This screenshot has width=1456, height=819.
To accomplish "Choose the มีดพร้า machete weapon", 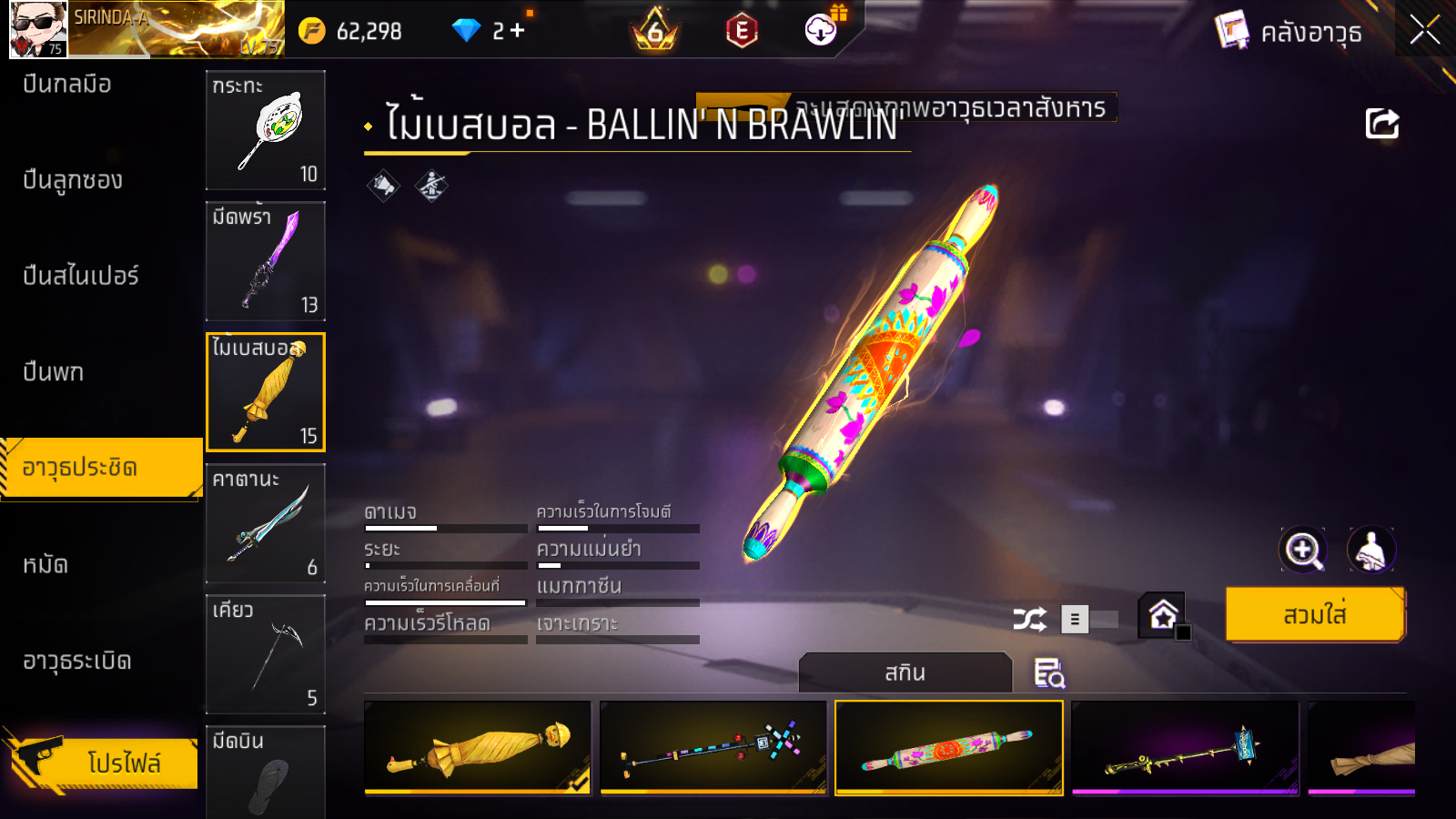I will pyautogui.click(x=266, y=261).
